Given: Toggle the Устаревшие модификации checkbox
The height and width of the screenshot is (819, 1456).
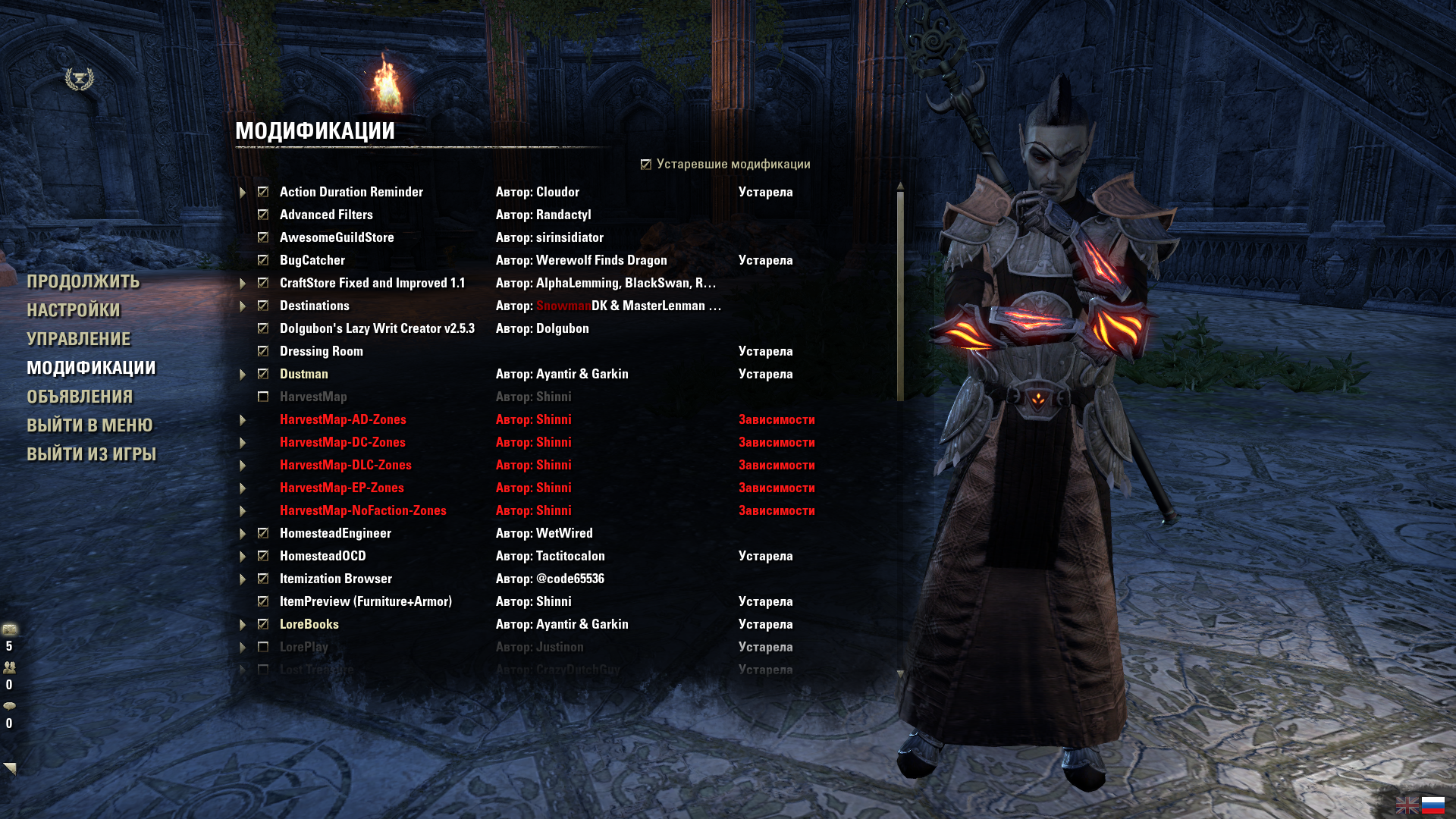Looking at the screenshot, I should point(646,165).
